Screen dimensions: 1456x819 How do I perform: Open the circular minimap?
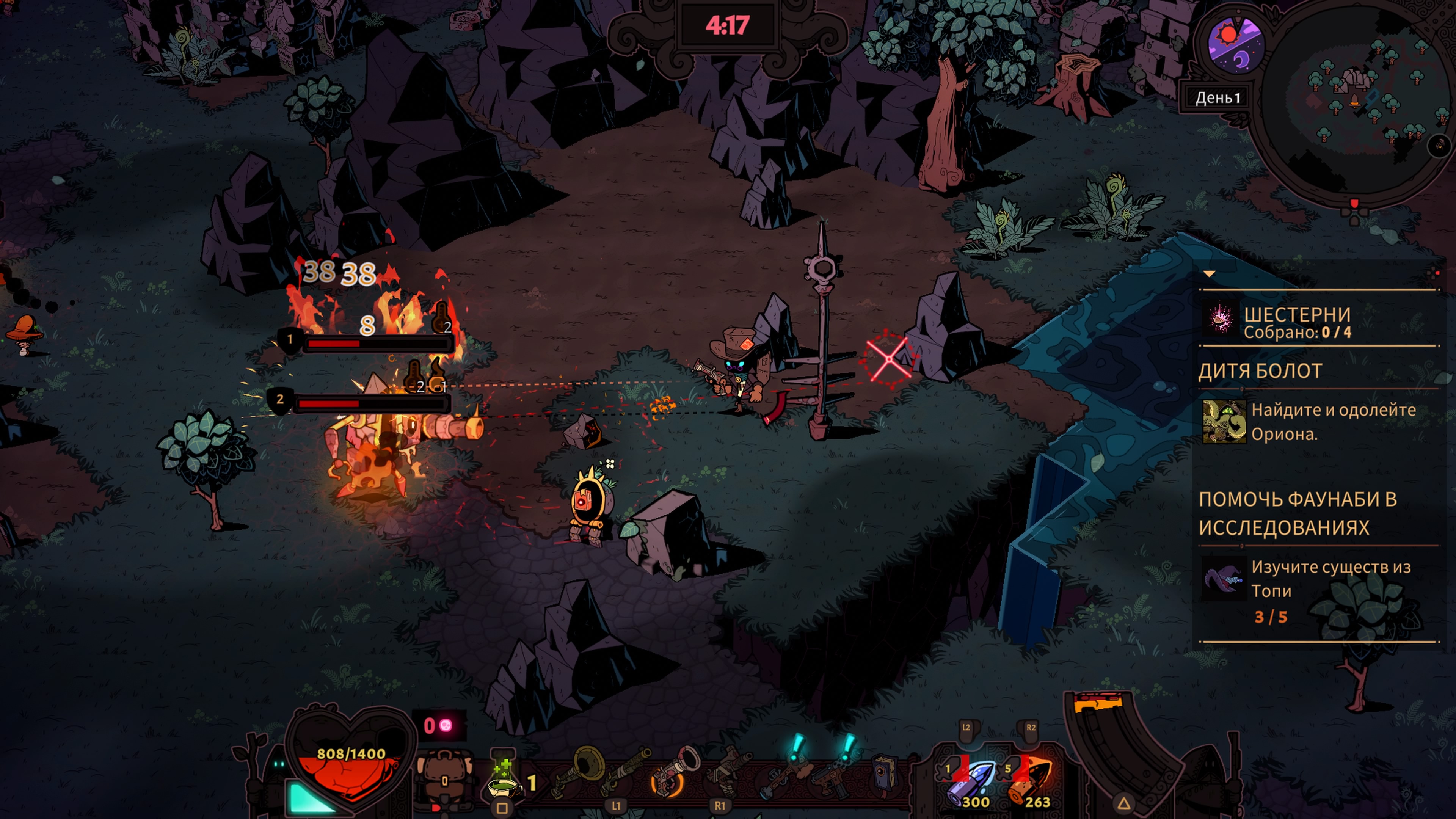(x=1357, y=102)
